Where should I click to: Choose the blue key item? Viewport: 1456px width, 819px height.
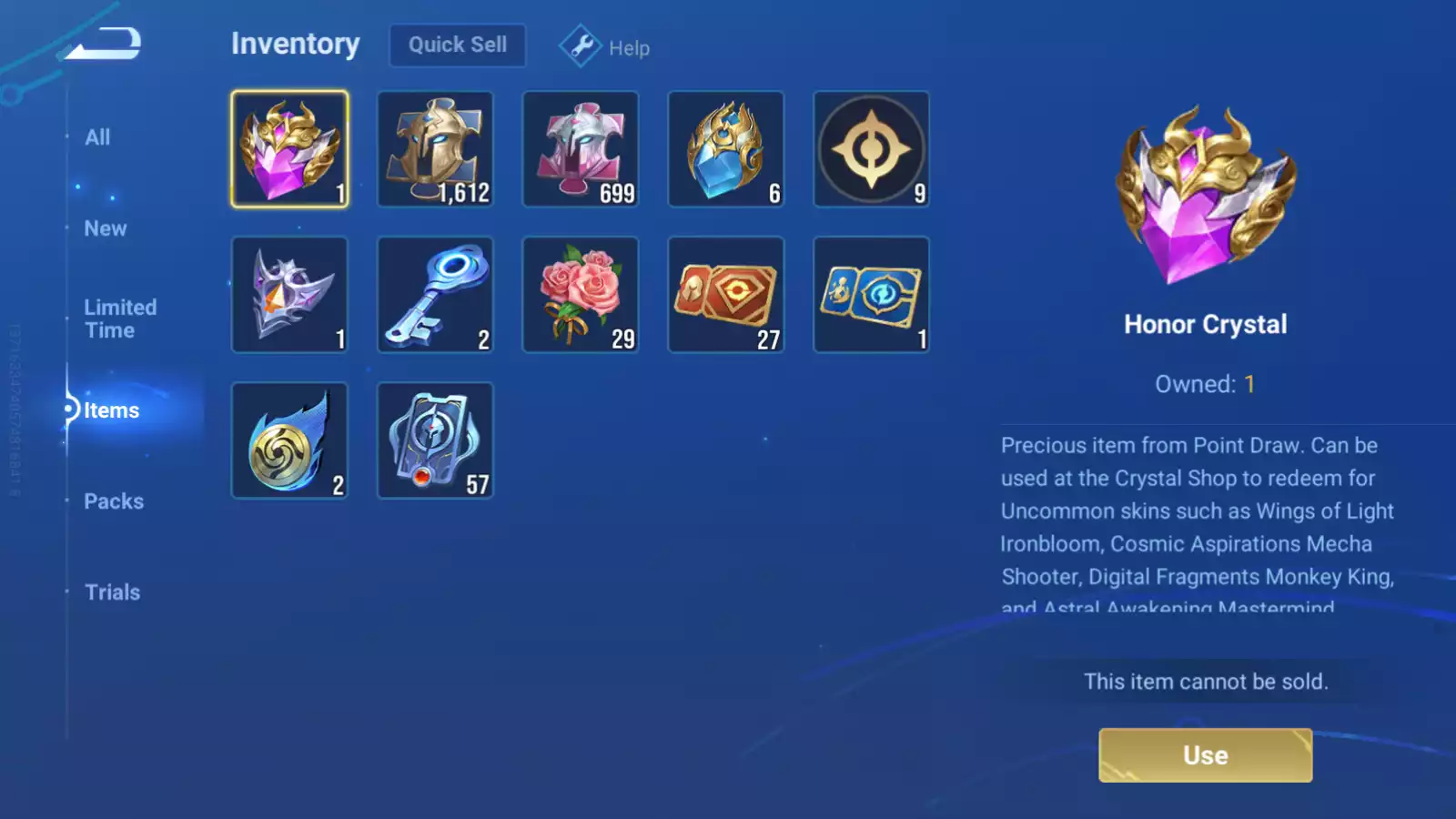tap(435, 295)
